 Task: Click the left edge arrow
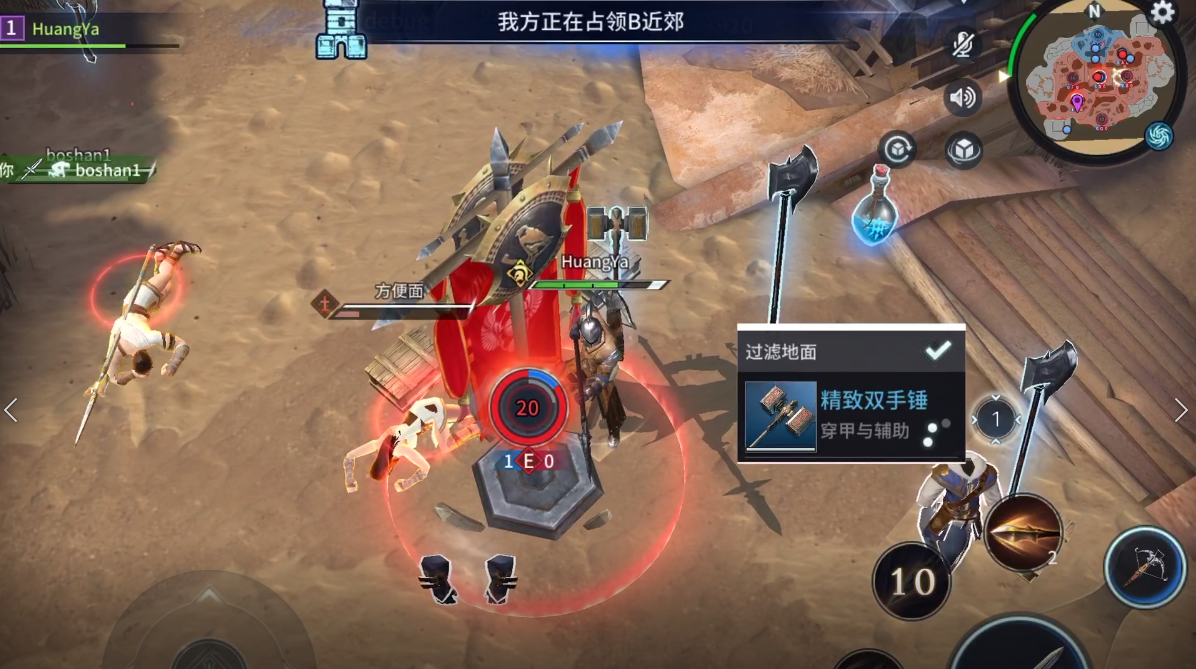click(11, 410)
